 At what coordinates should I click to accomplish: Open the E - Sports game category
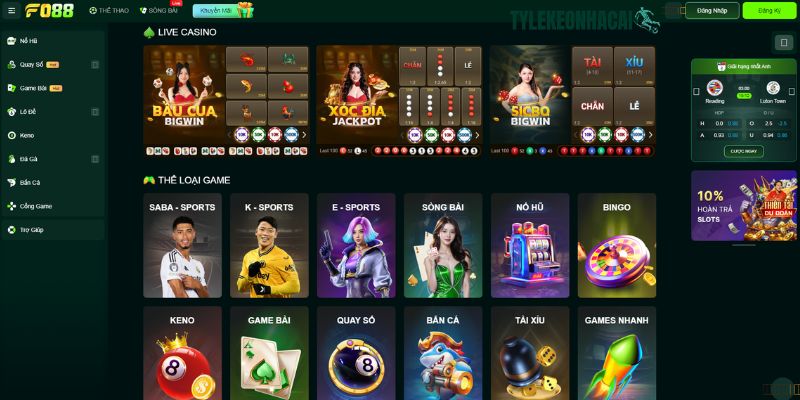356,246
